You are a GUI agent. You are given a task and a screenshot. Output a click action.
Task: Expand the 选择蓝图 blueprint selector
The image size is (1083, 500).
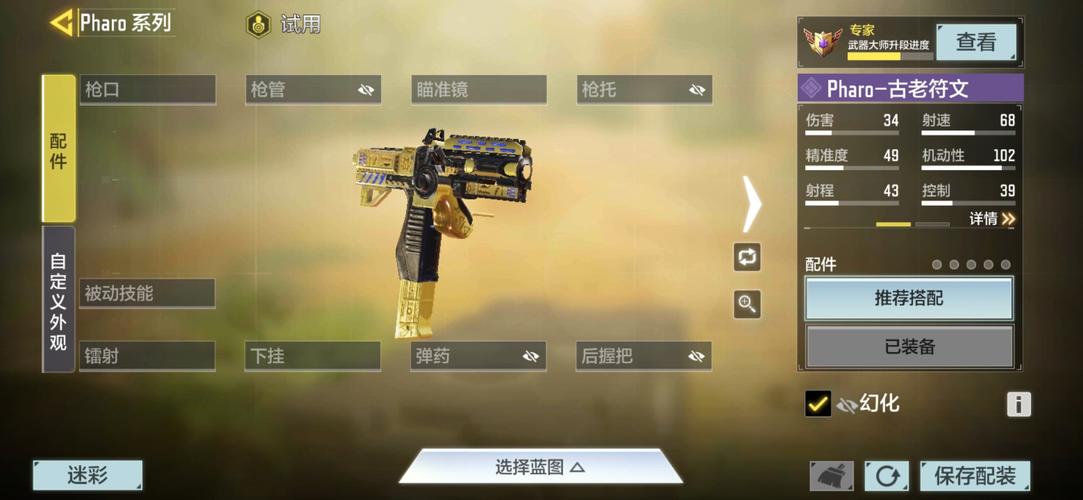click(x=540, y=467)
